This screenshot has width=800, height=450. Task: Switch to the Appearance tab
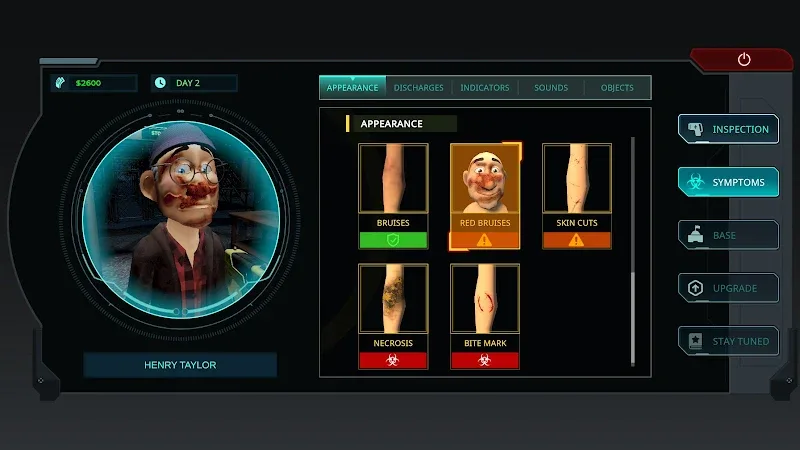[352, 88]
